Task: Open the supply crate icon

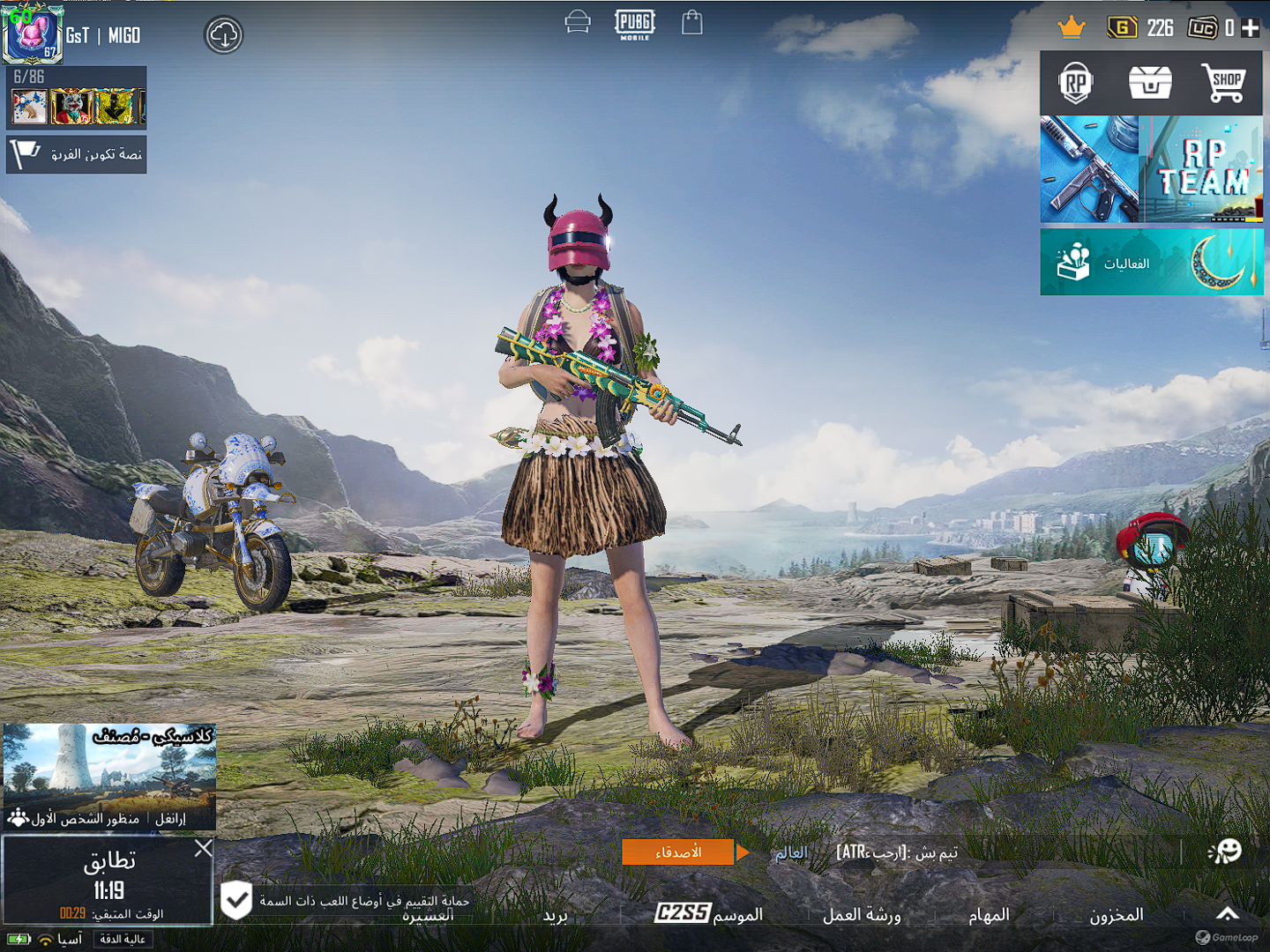Action: (x=1150, y=84)
